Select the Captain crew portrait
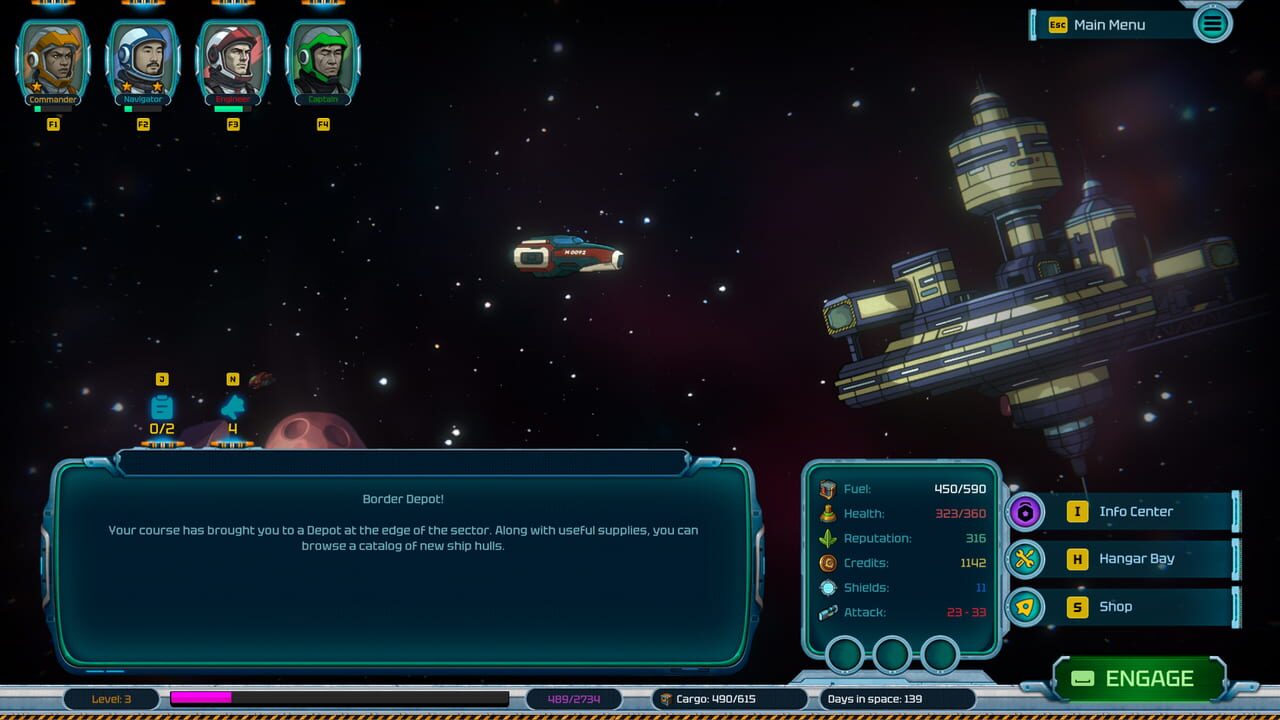 click(322, 57)
